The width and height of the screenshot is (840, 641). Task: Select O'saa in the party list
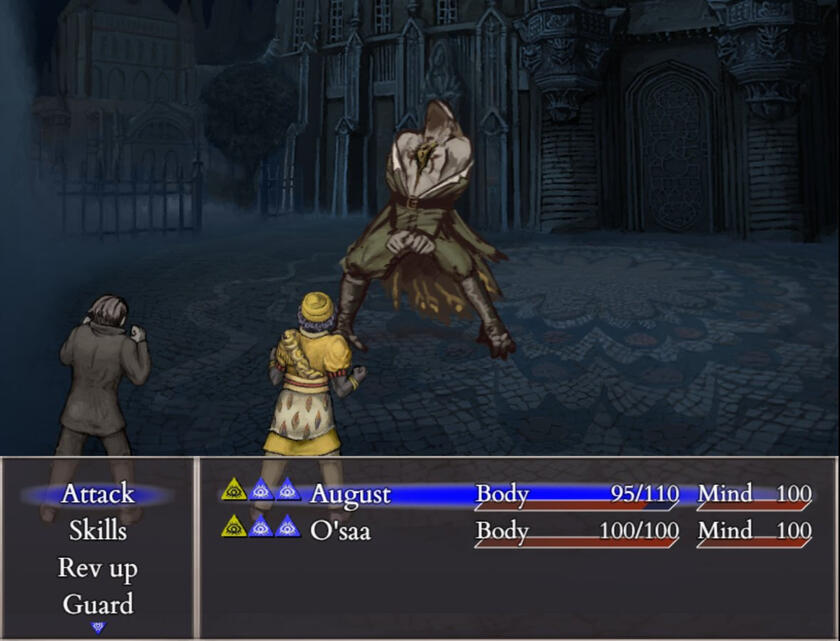point(340,530)
